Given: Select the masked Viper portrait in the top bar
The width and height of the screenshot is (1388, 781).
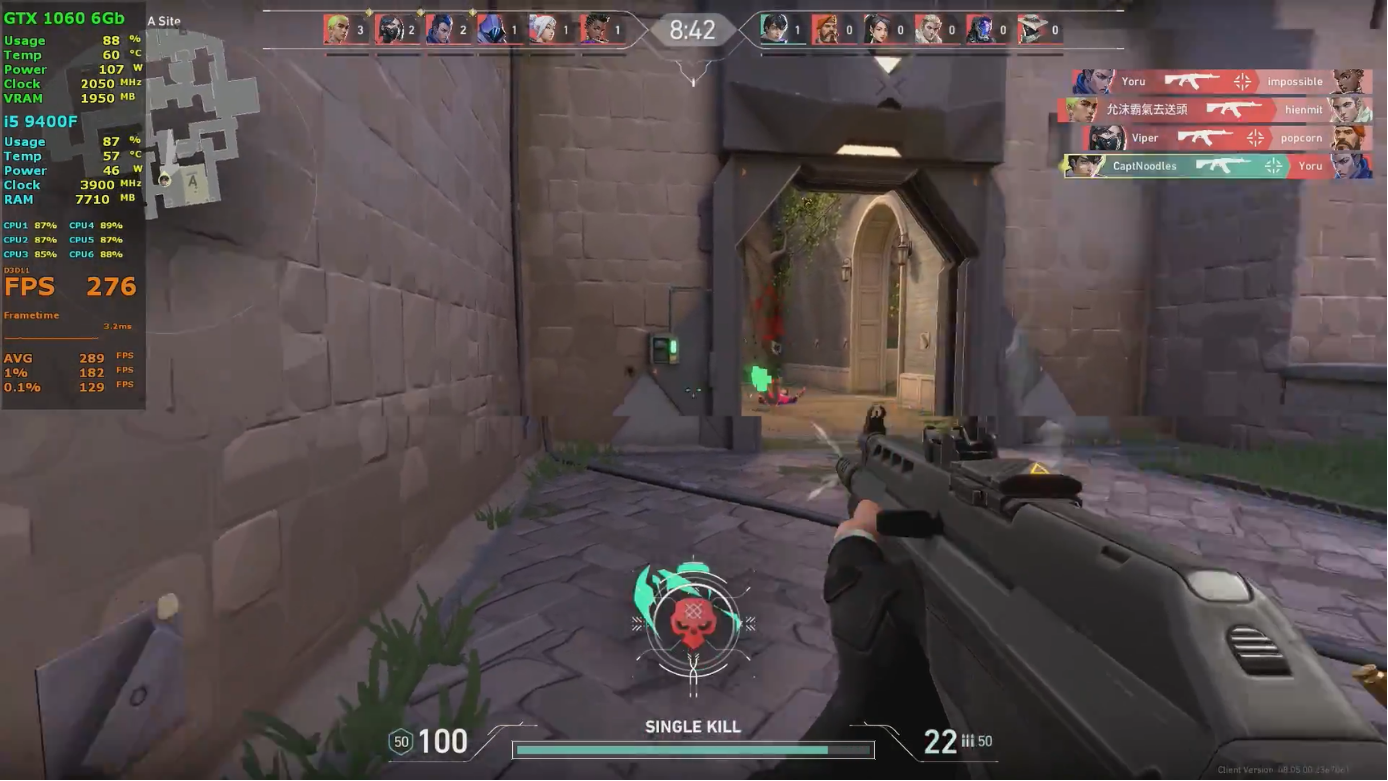Looking at the screenshot, I should pyautogui.click(x=389, y=30).
